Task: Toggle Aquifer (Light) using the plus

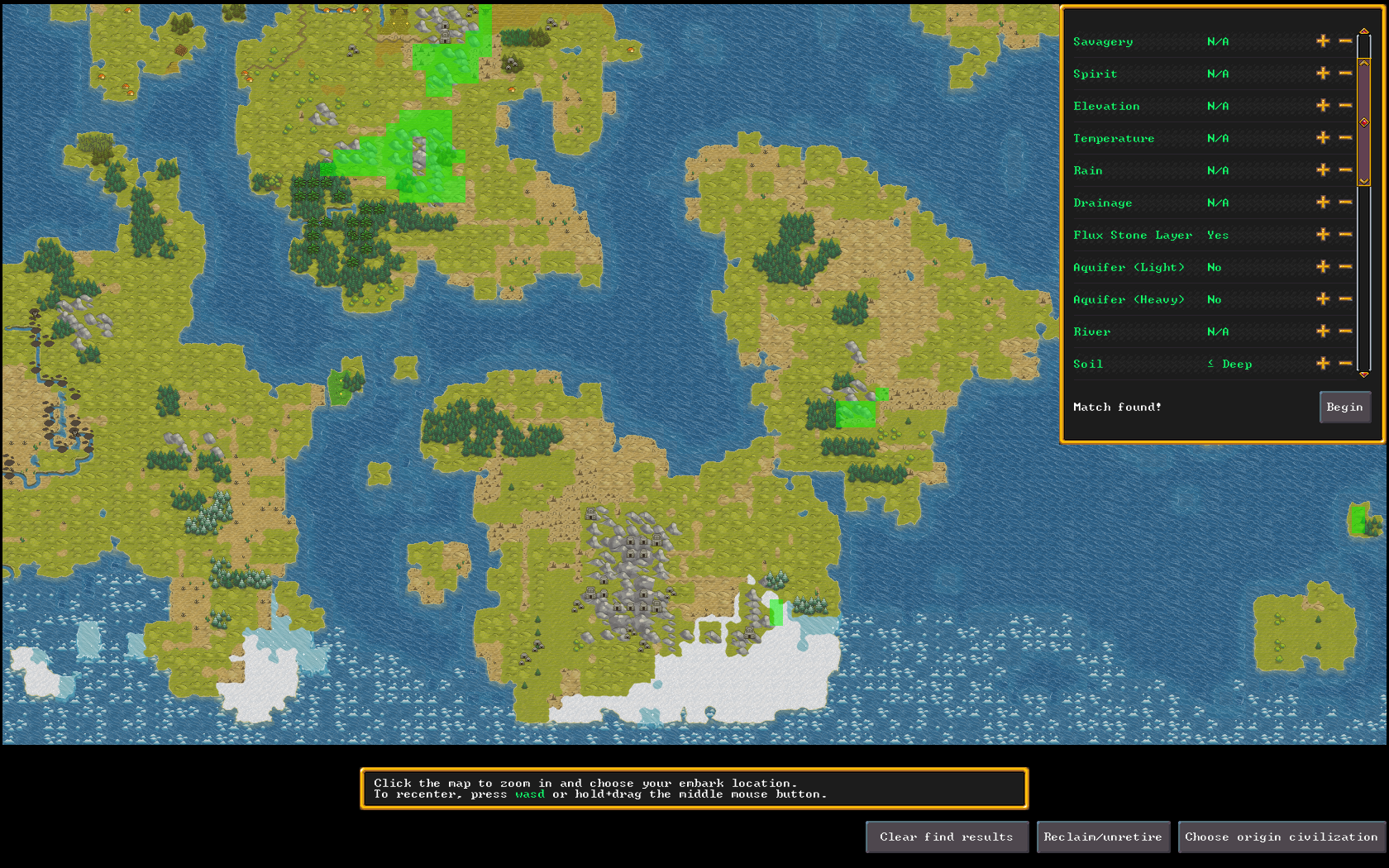Action: click(x=1323, y=267)
